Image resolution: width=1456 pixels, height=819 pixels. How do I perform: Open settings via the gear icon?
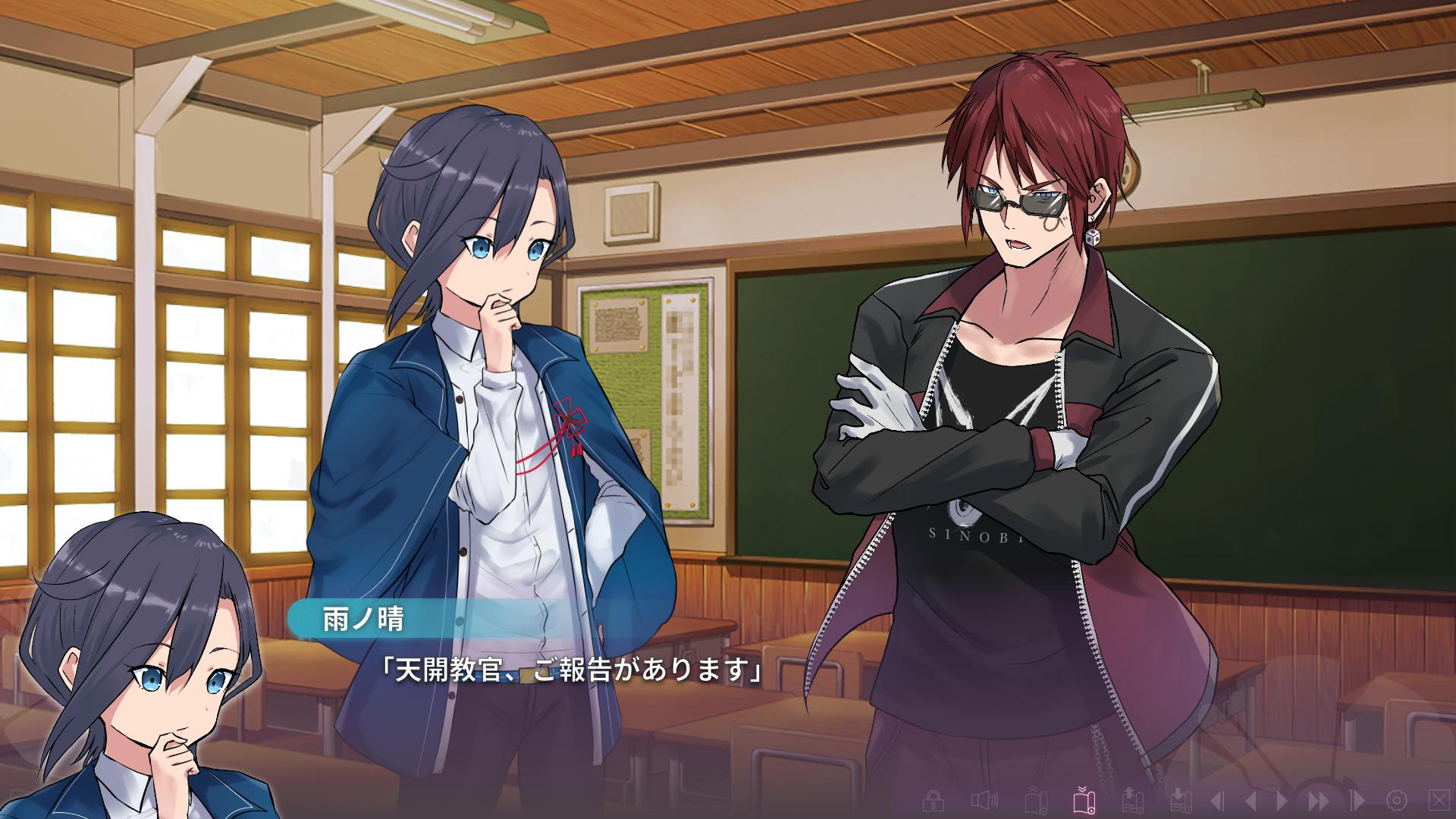[x=1396, y=800]
